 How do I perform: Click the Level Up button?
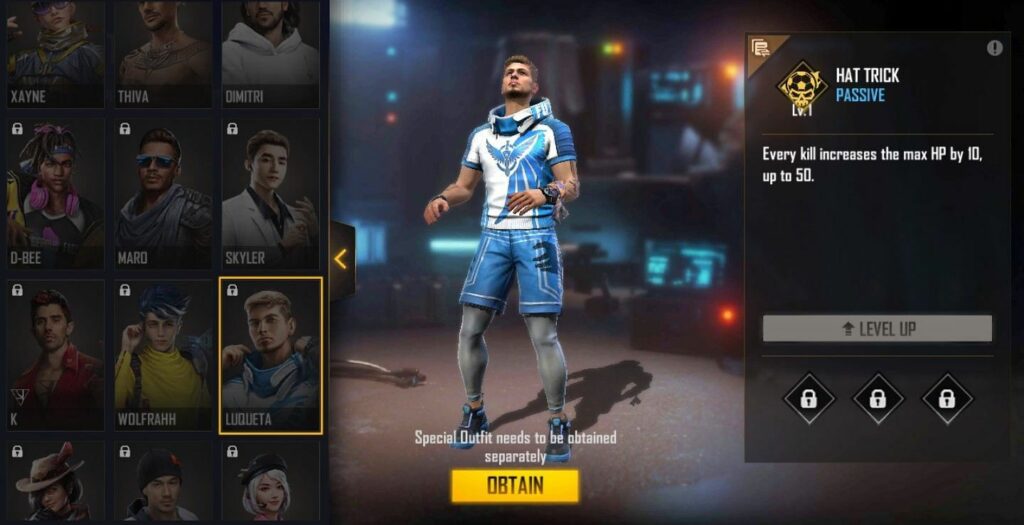coord(877,328)
